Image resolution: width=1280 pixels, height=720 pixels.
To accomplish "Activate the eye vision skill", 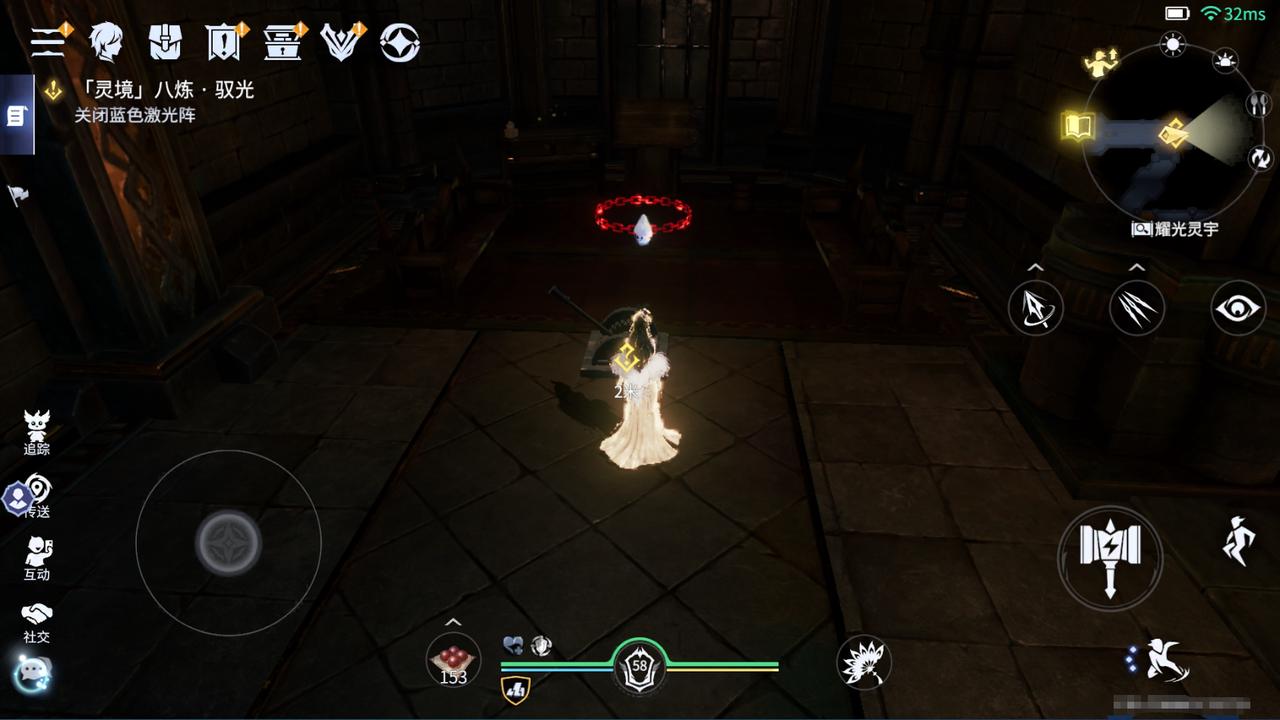I will 1238,308.
